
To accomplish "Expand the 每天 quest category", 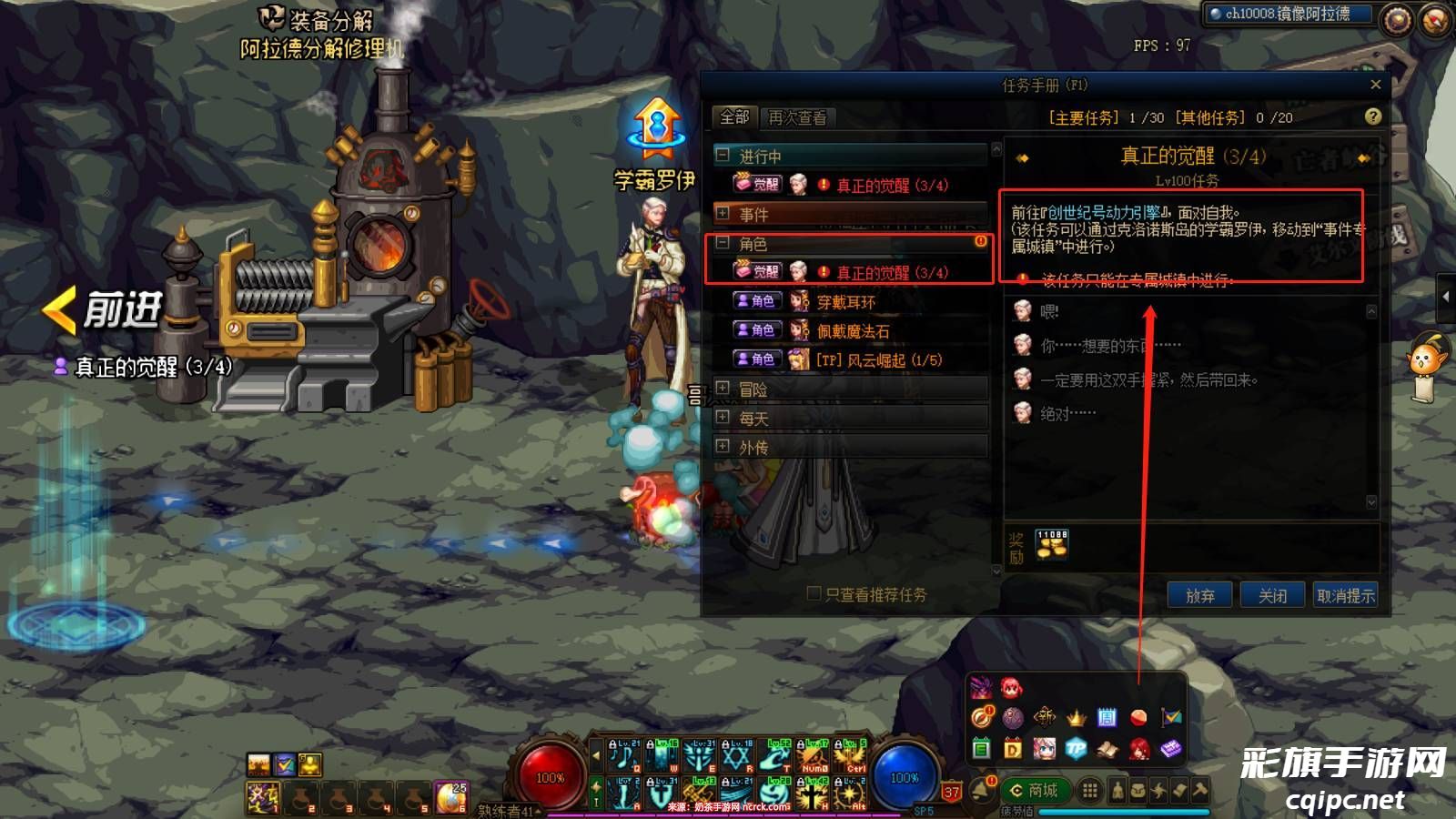I will [723, 418].
